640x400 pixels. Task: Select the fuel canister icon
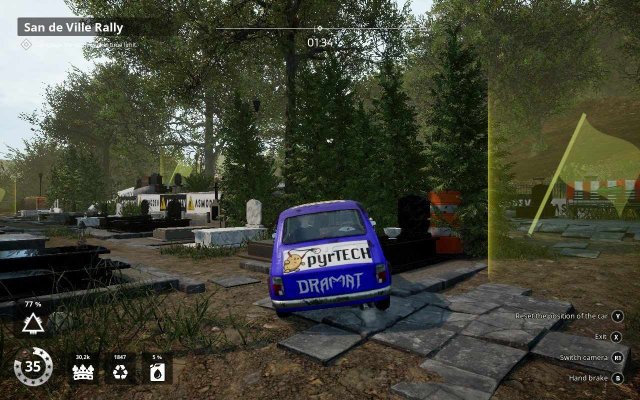click(x=156, y=373)
